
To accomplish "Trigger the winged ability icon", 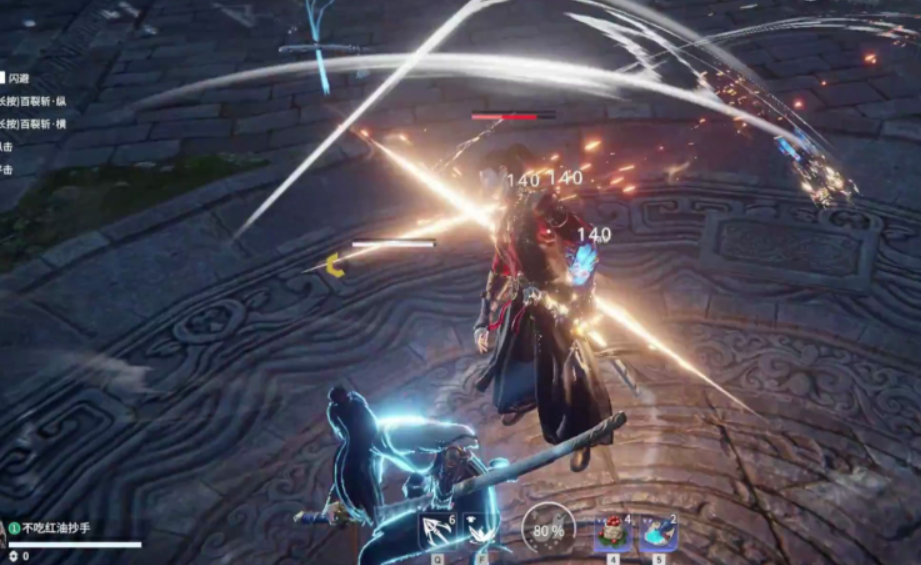I will [x=480, y=531].
